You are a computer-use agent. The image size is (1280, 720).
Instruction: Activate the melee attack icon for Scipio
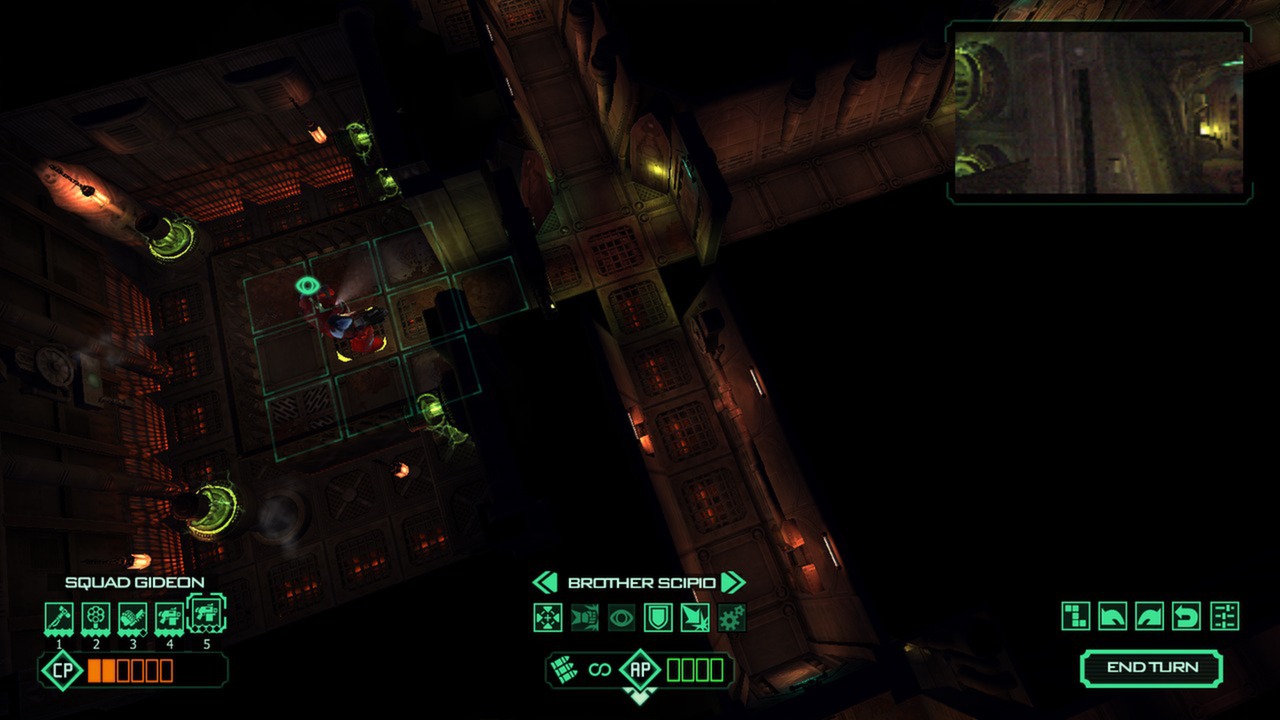click(583, 618)
